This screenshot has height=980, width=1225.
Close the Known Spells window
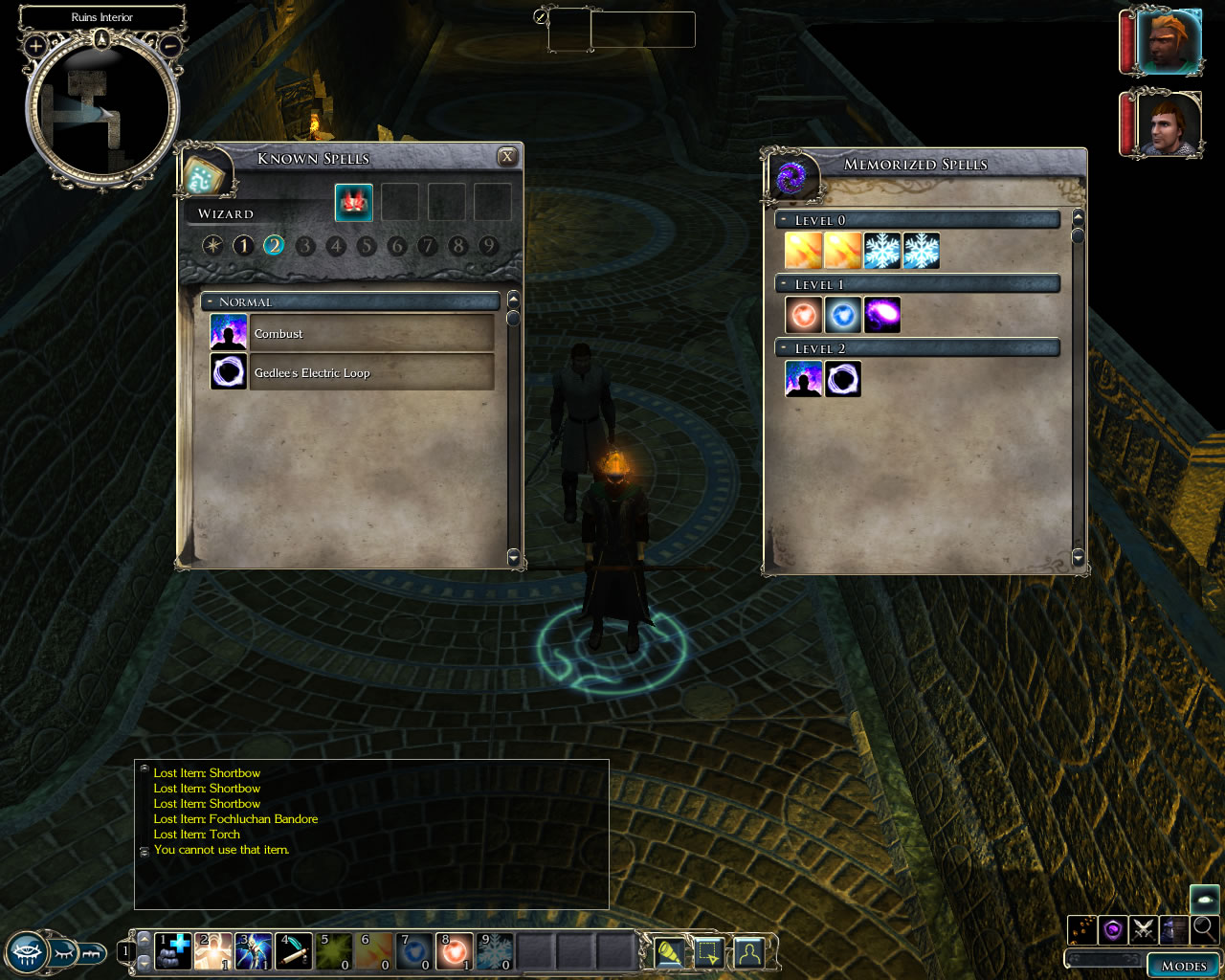click(x=507, y=157)
